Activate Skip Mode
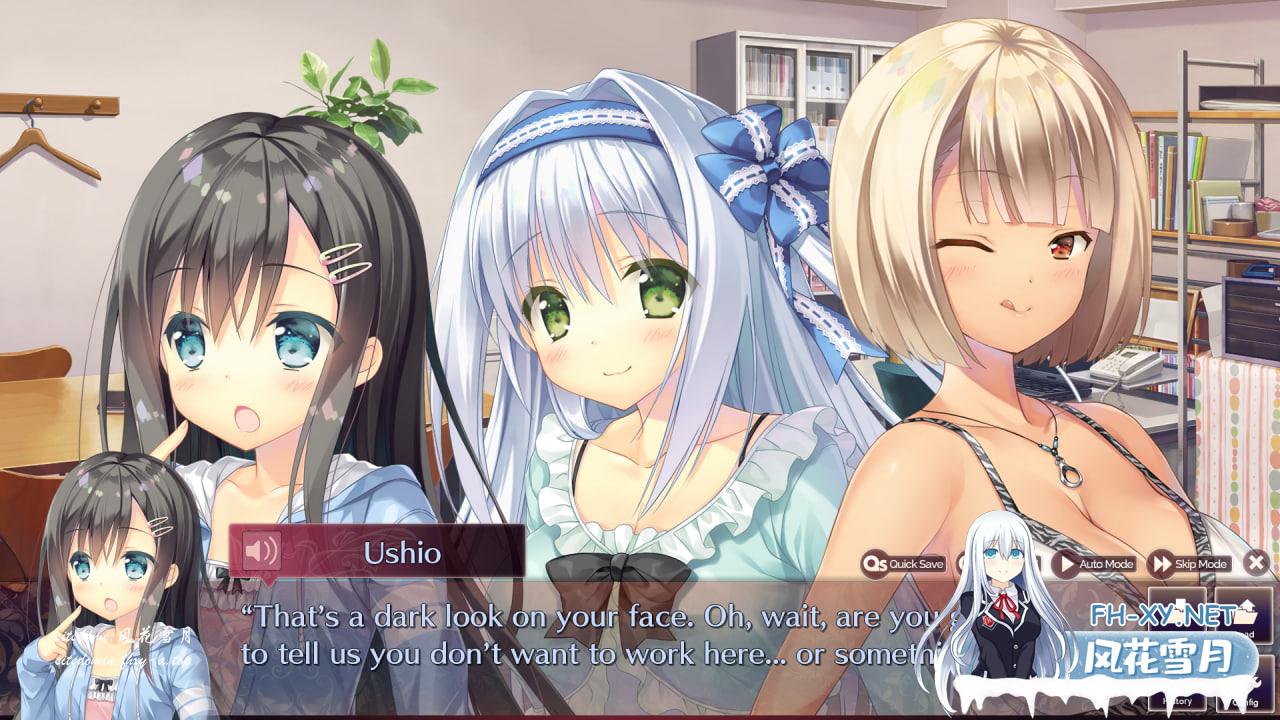 pos(1190,564)
